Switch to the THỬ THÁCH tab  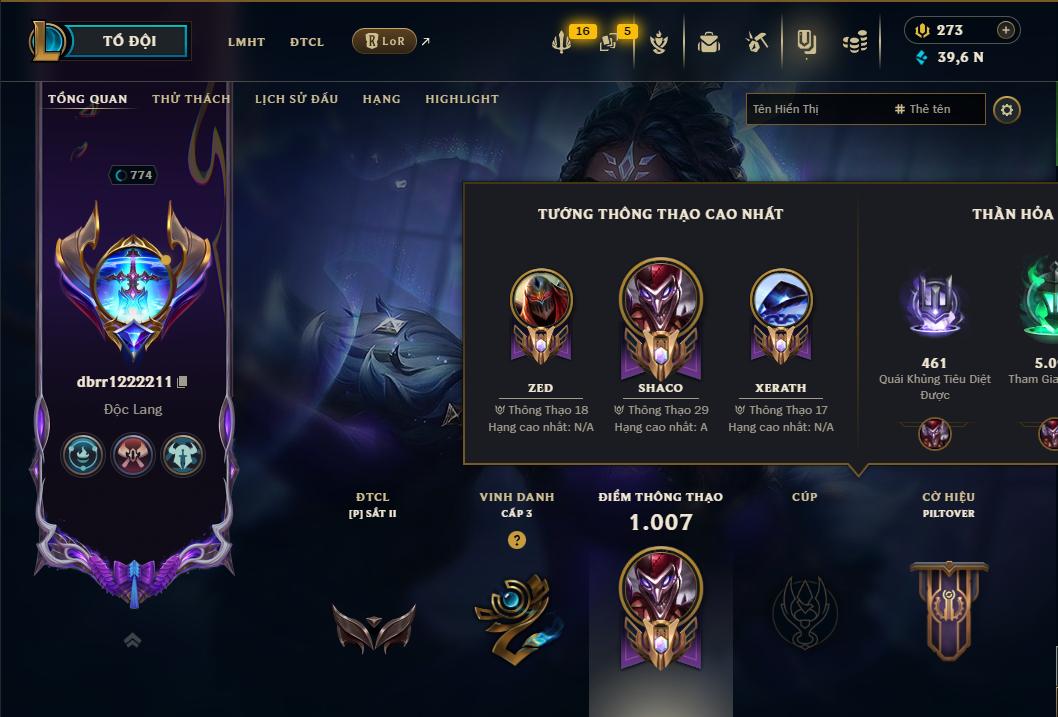[x=191, y=99]
